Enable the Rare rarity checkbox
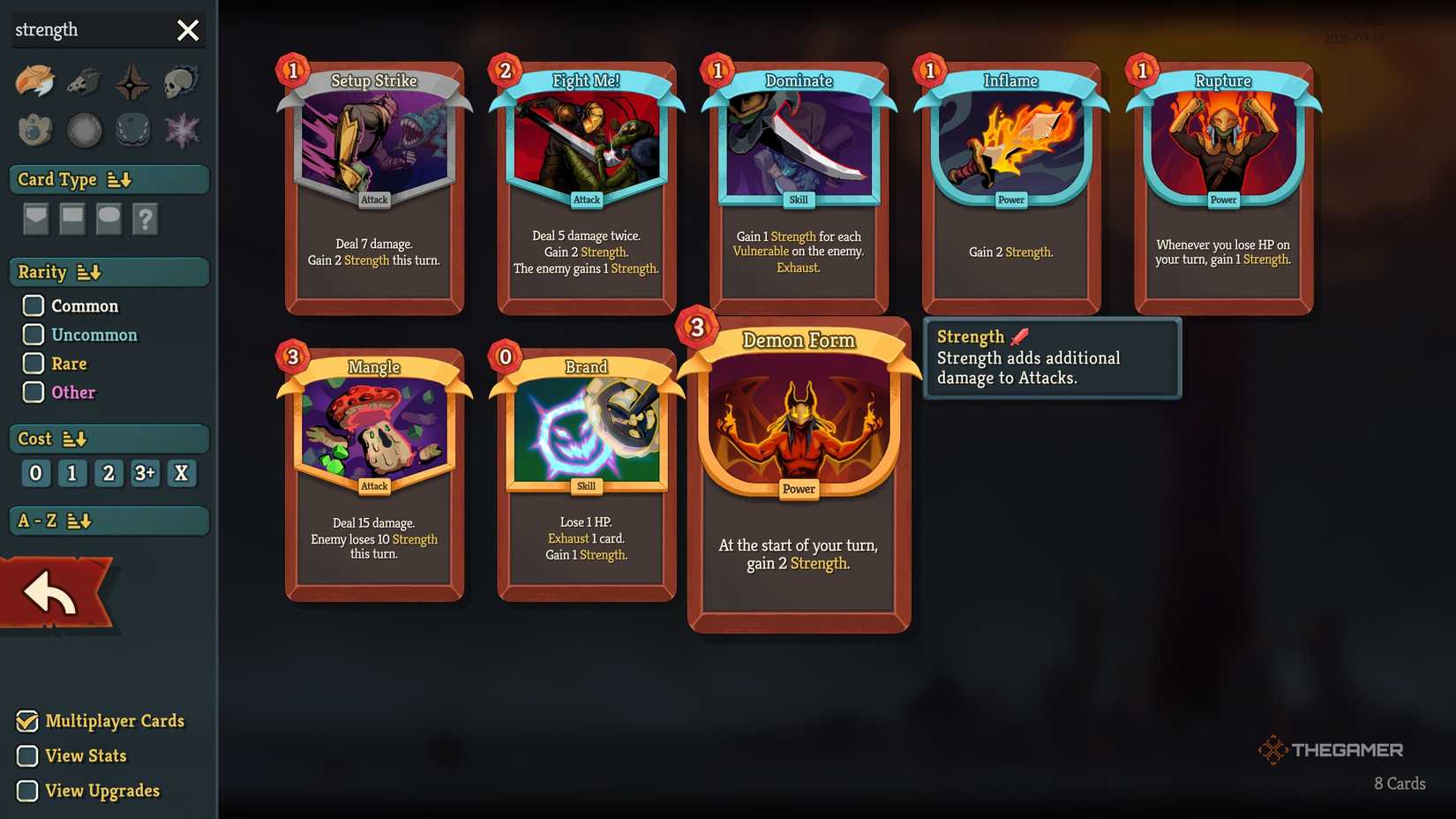The height and width of the screenshot is (819, 1456). click(34, 363)
